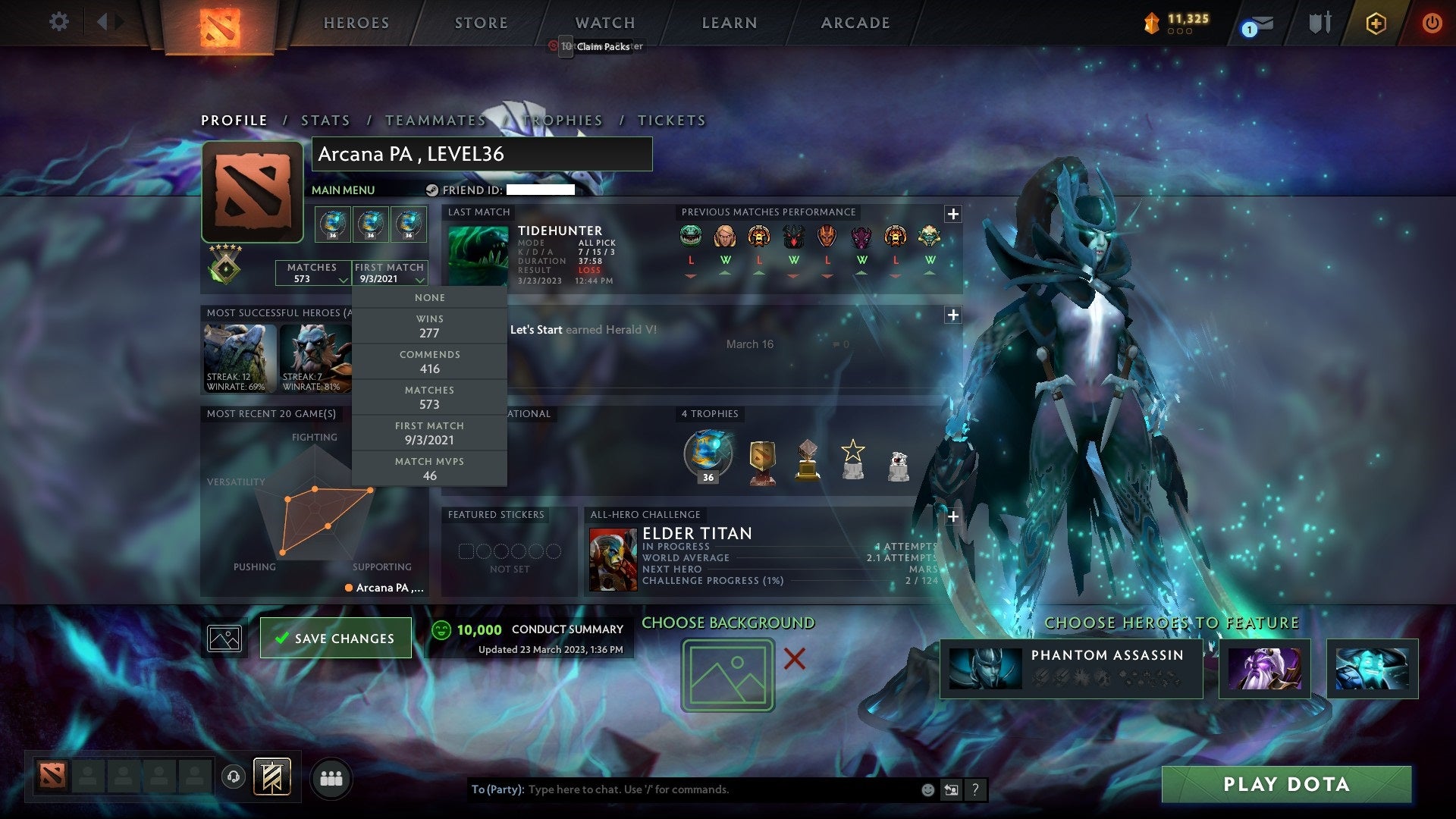Open the FIRST MATCH dropdown chevron
Viewport: 1456px width, 819px height.
click(x=419, y=280)
